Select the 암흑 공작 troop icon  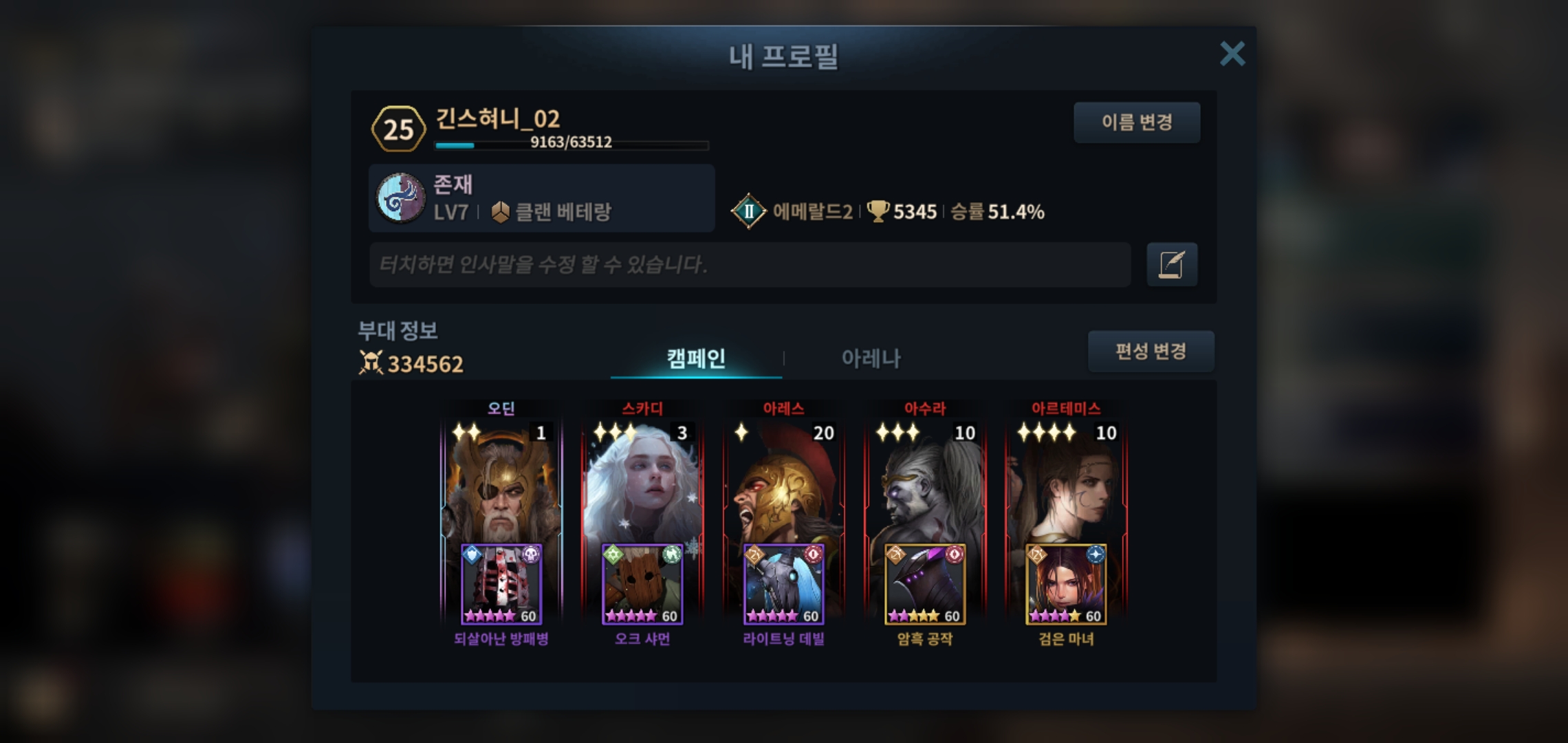(x=925, y=585)
